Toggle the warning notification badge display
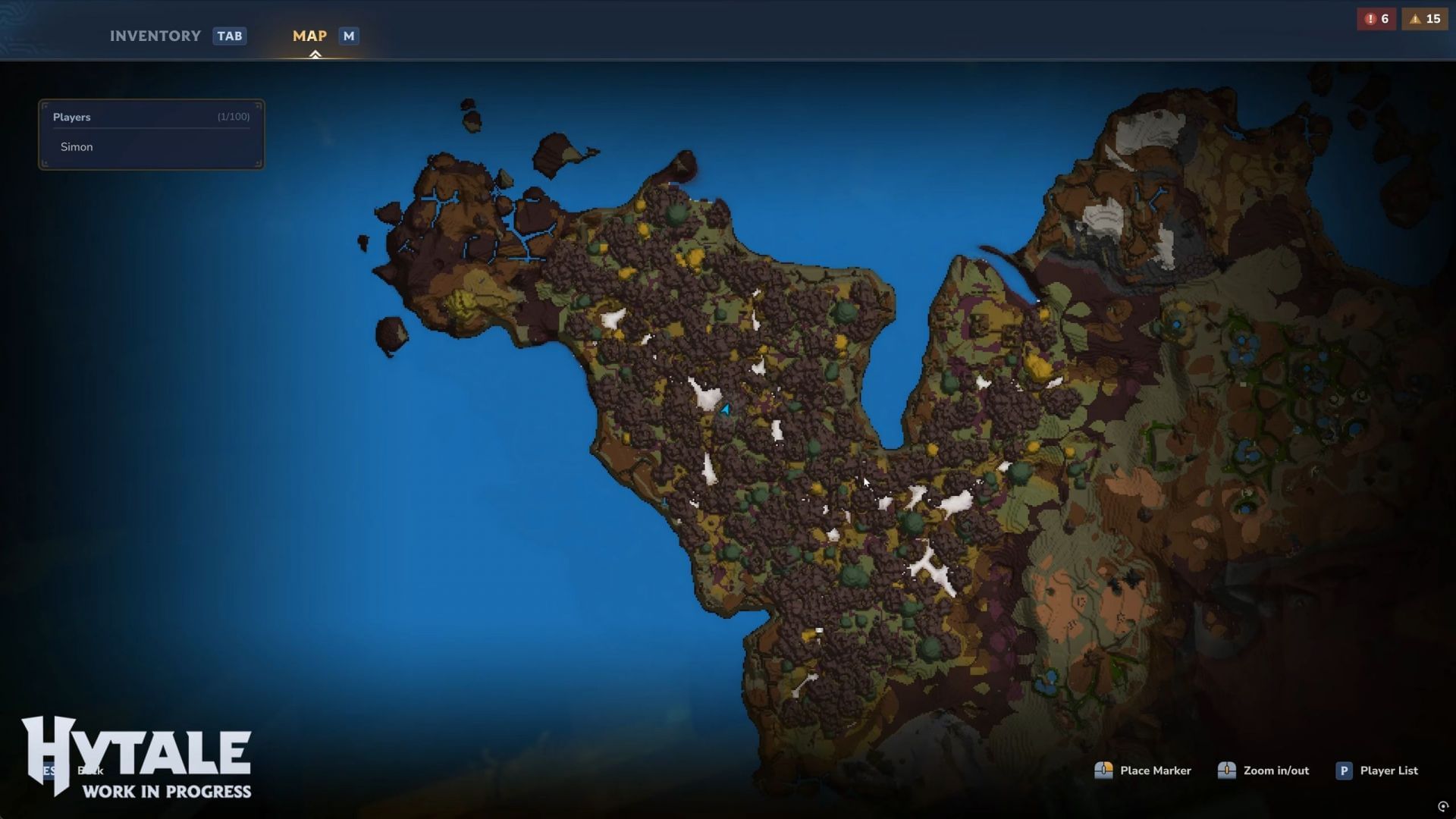The image size is (1456, 819). point(1425,19)
